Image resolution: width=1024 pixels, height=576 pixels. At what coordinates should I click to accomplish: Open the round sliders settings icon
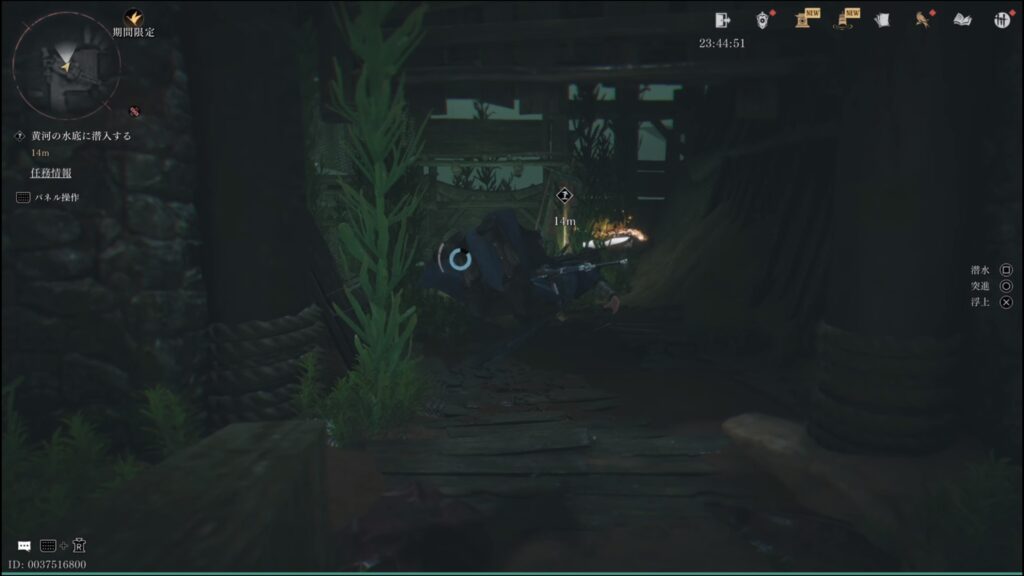1002,19
